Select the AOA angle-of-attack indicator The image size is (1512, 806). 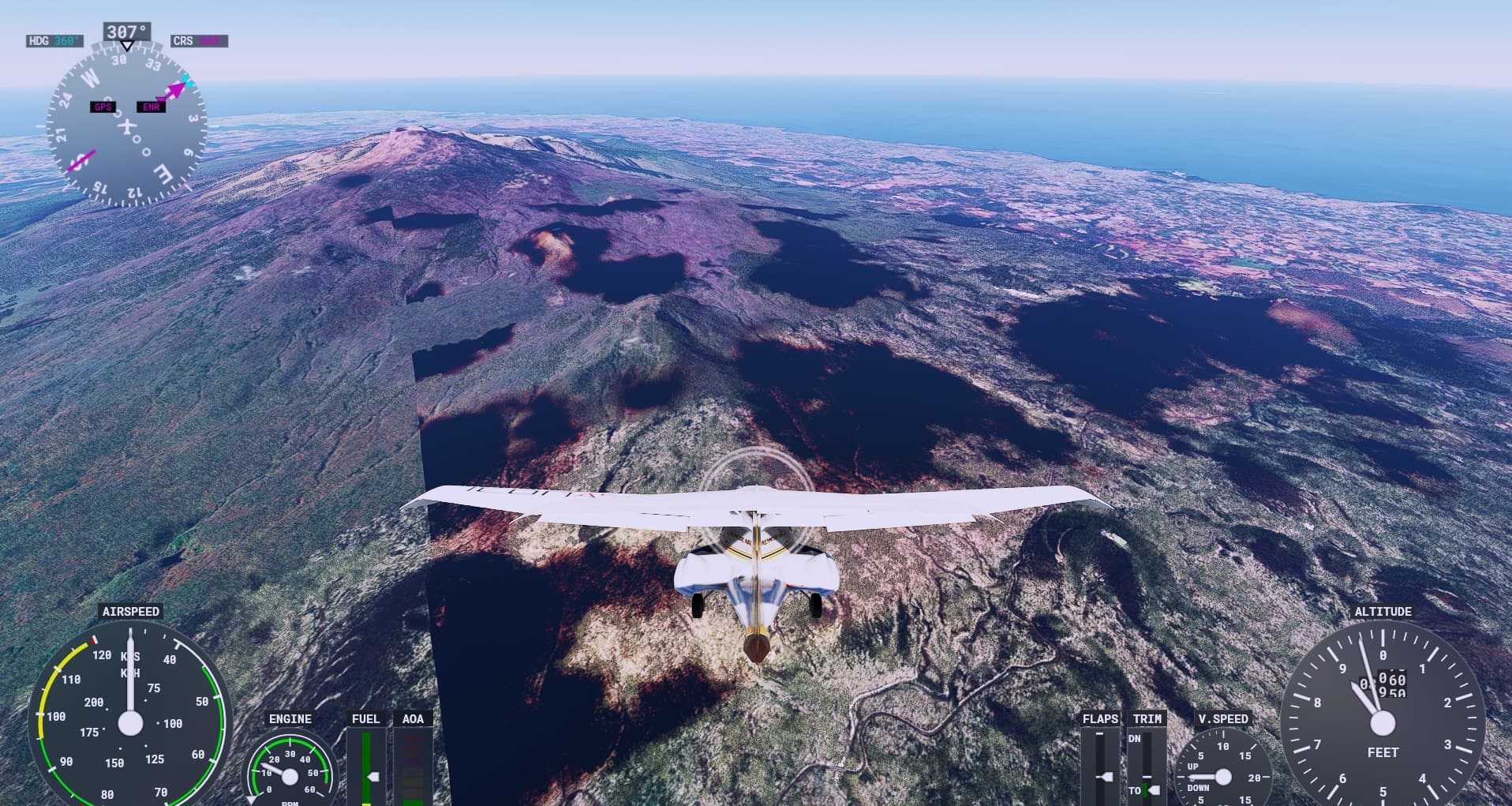tap(412, 770)
